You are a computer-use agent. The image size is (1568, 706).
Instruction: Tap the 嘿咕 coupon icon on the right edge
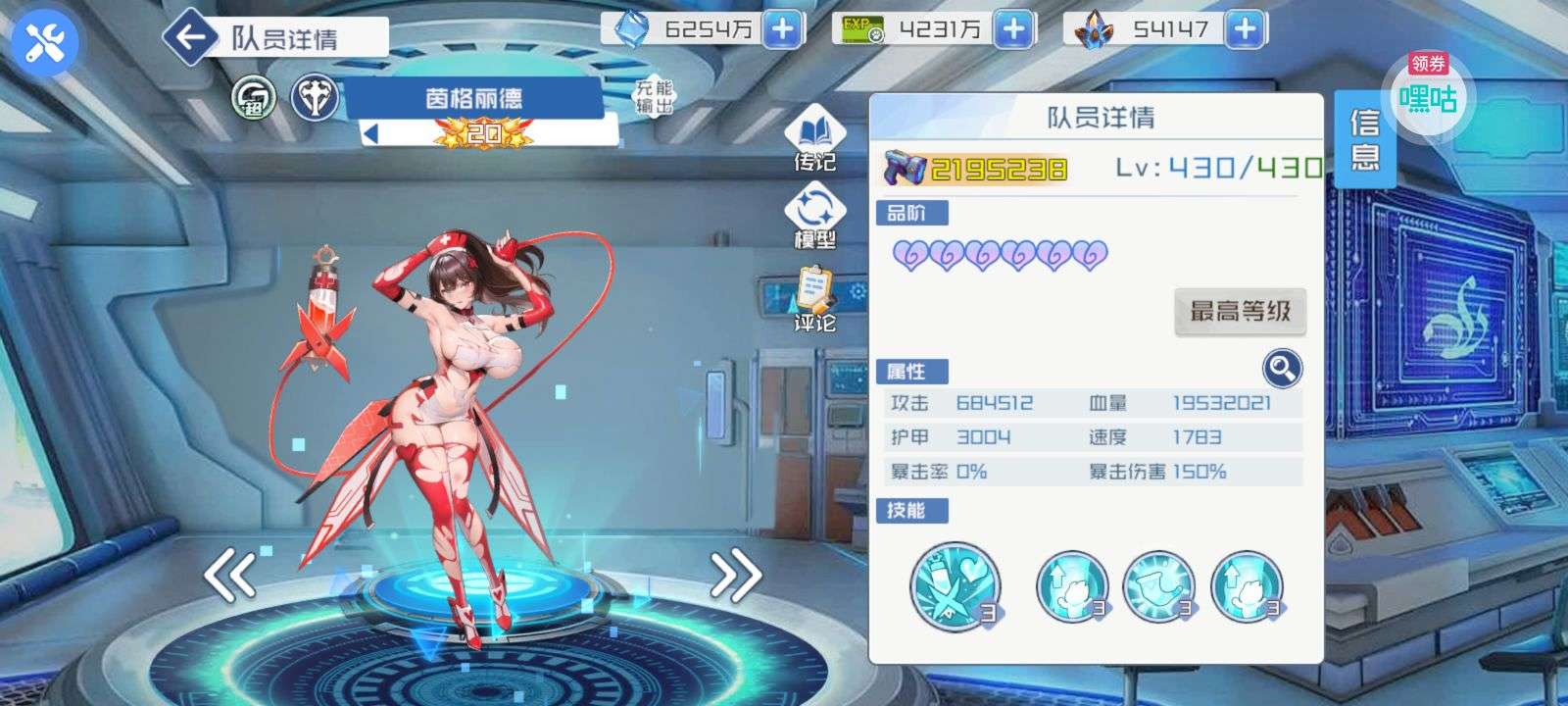[1427, 98]
